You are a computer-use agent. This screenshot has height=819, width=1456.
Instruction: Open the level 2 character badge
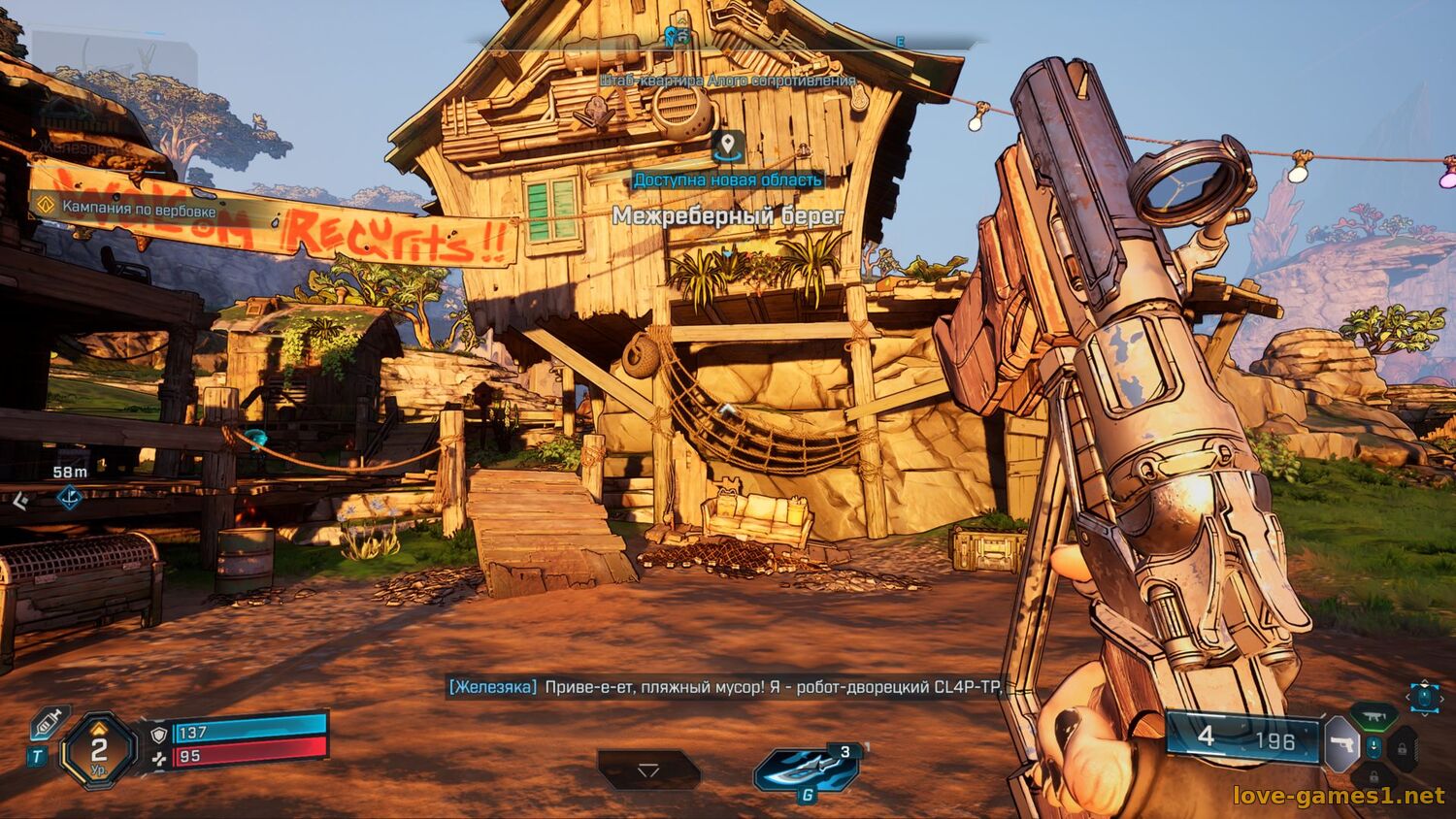point(99,750)
